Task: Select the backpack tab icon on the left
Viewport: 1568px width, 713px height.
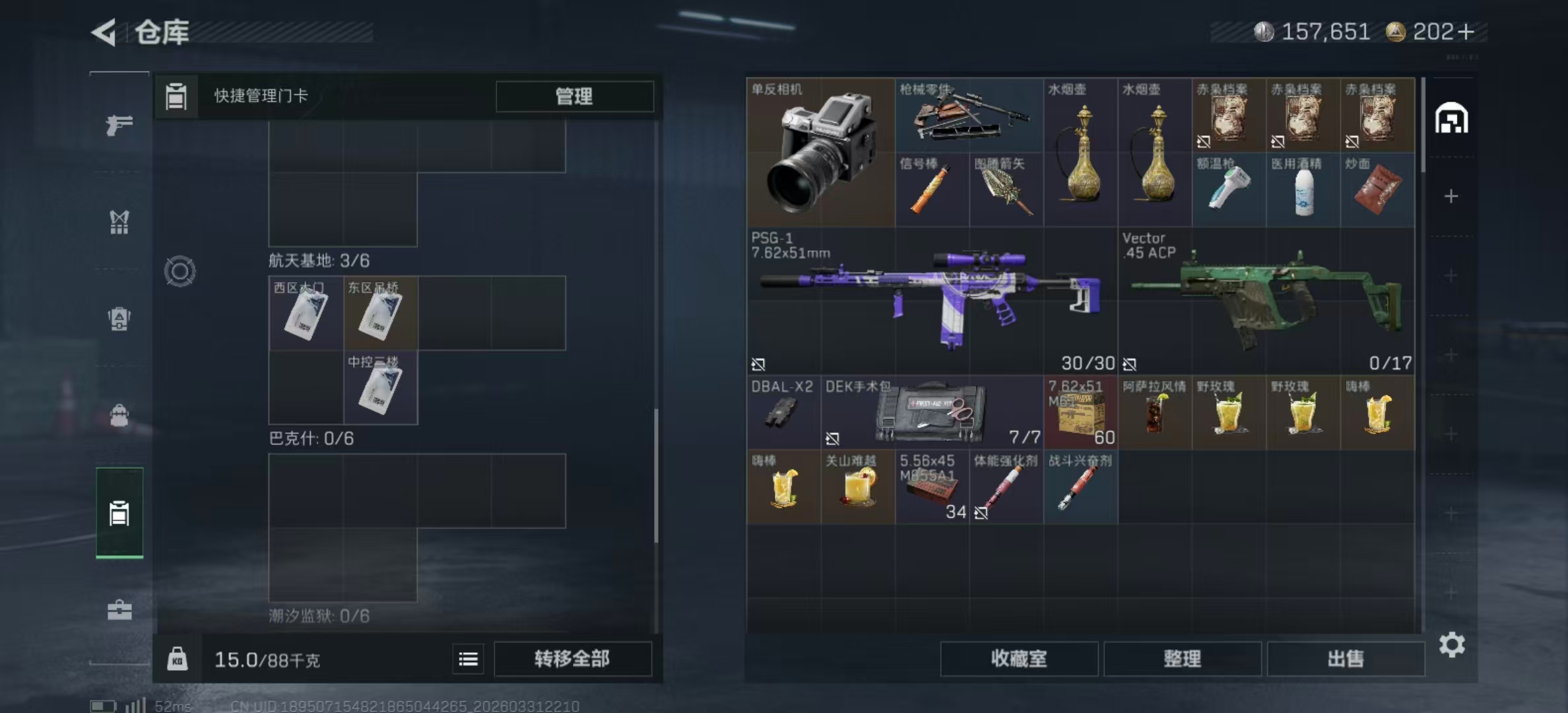Action: pos(119,320)
